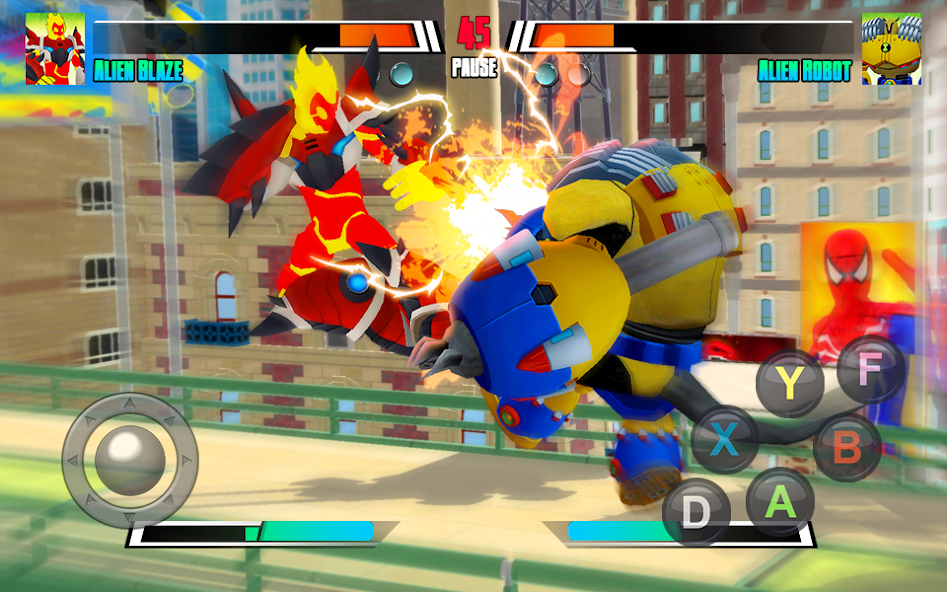Image resolution: width=947 pixels, height=592 pixels.
Task: Select the Alien Robot portrait
Action: pyautogui.click(x=891, y=49)
